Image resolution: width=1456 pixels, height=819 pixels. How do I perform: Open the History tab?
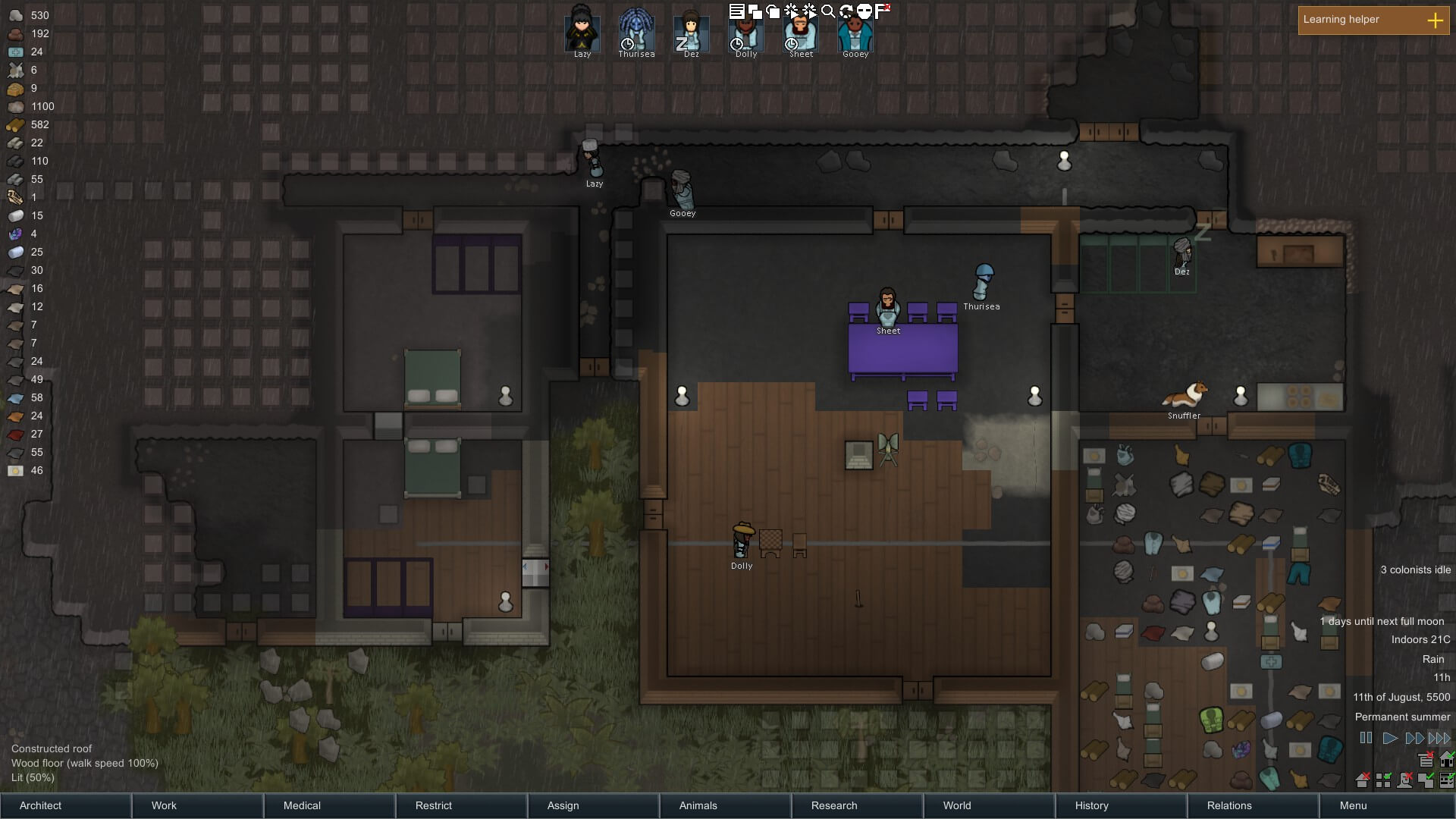[1121, 805]
